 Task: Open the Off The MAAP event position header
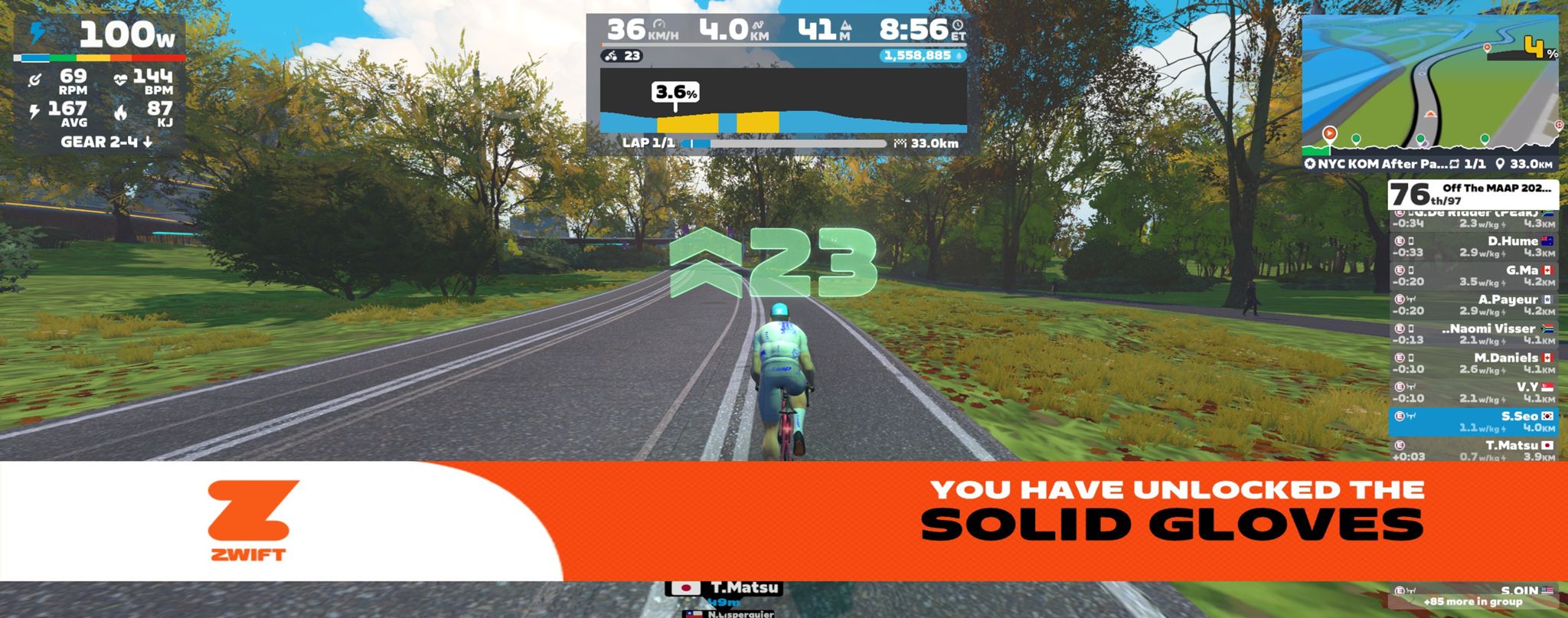(x=1473, y=195)
